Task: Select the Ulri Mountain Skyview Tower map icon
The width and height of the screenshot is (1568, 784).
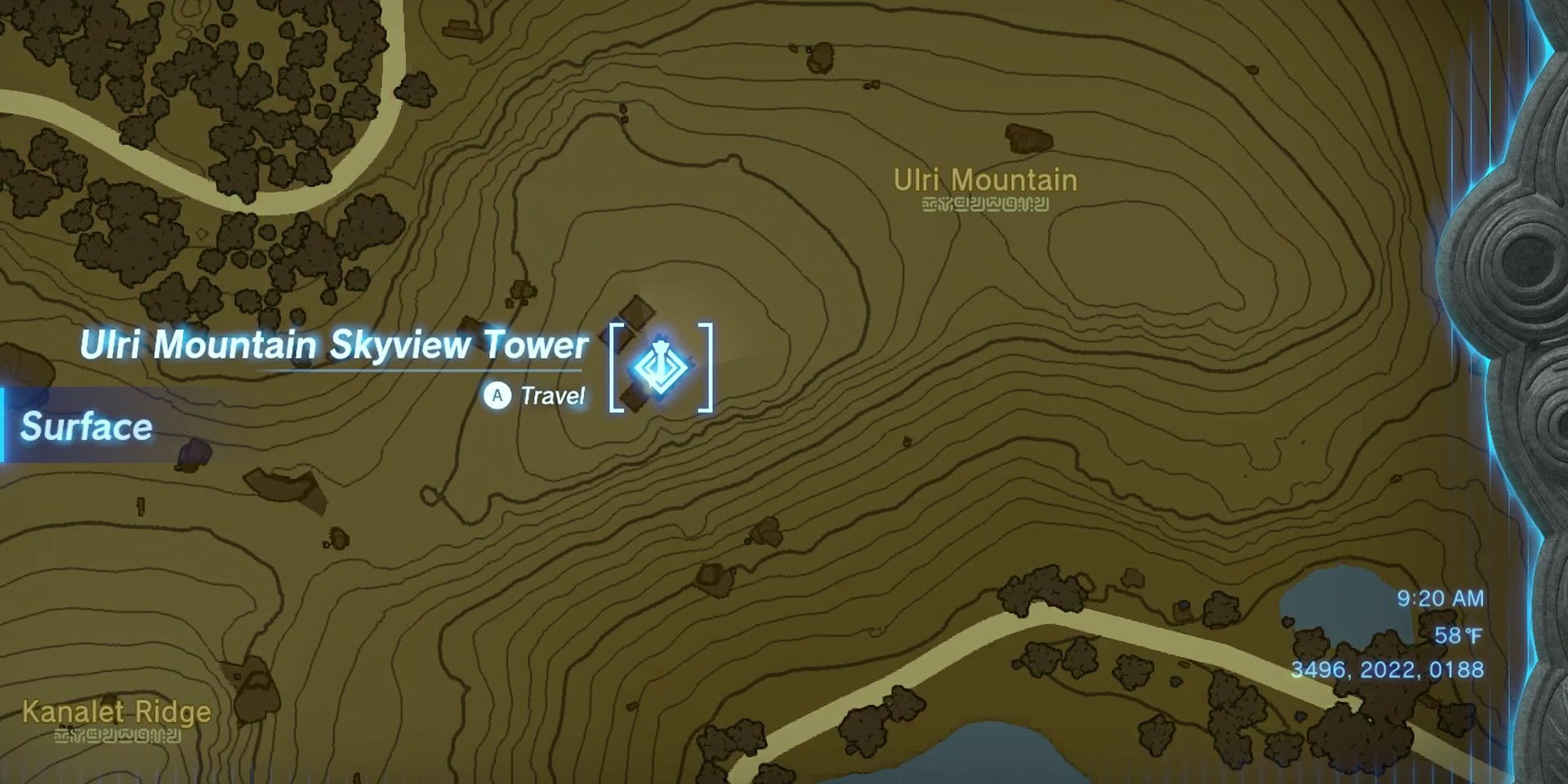Action: 660,367
